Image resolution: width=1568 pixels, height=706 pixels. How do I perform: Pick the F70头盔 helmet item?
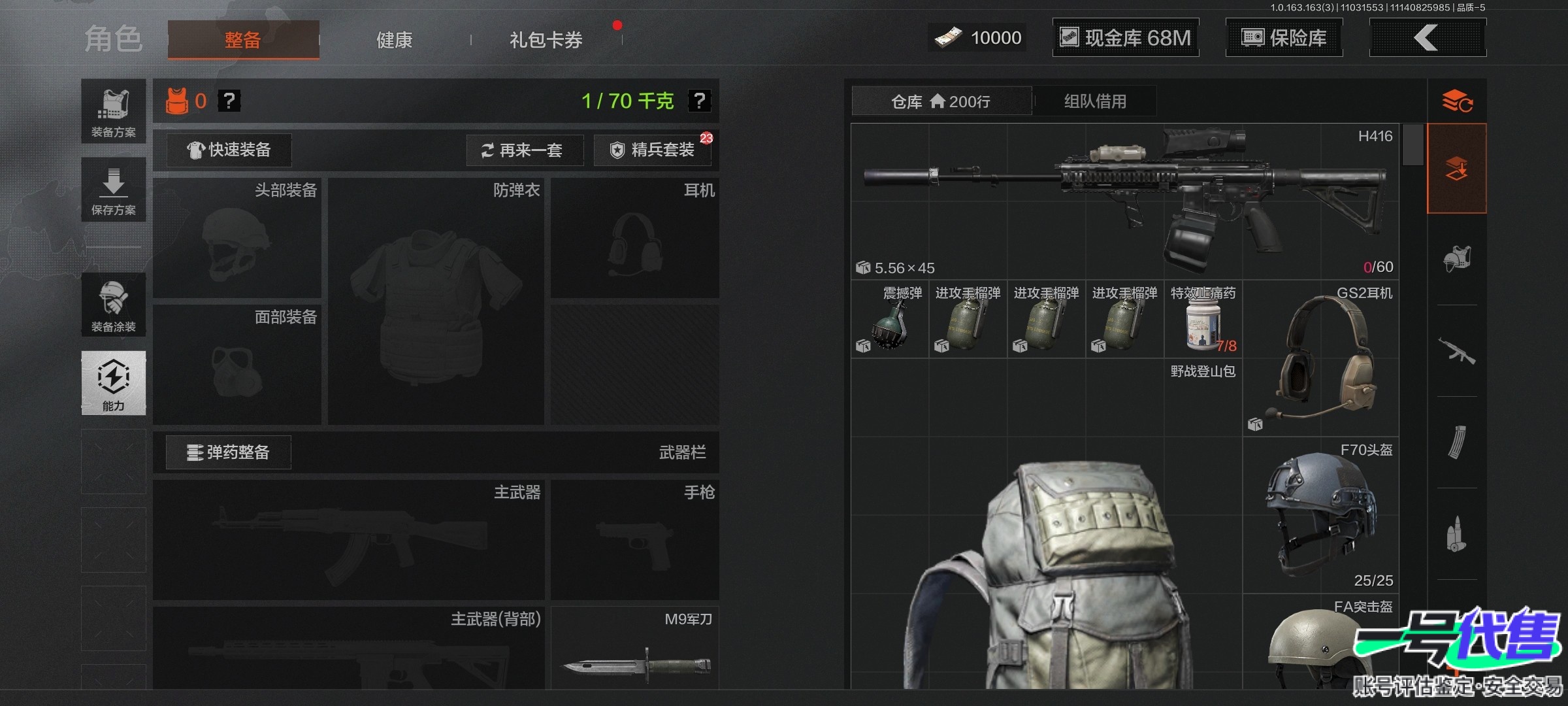click(1320, 514)
